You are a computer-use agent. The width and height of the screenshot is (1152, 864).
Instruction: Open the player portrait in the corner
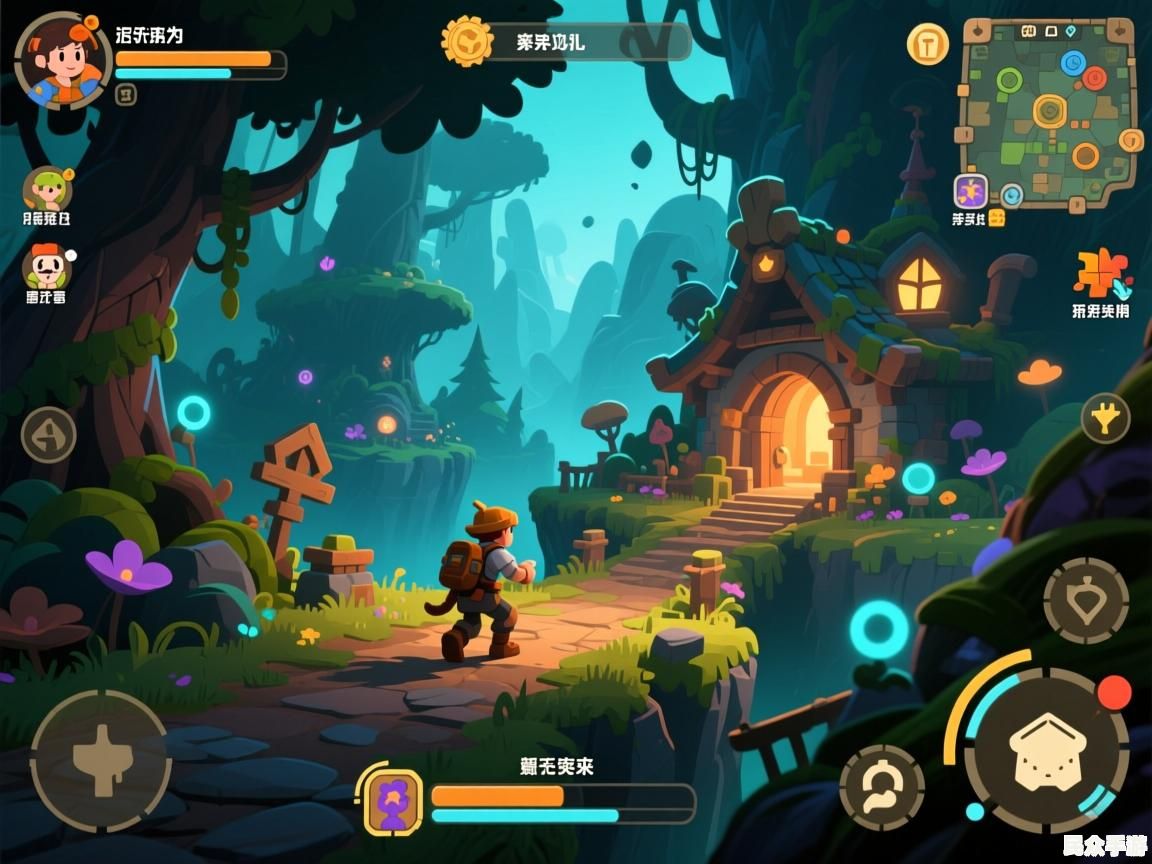62,60
